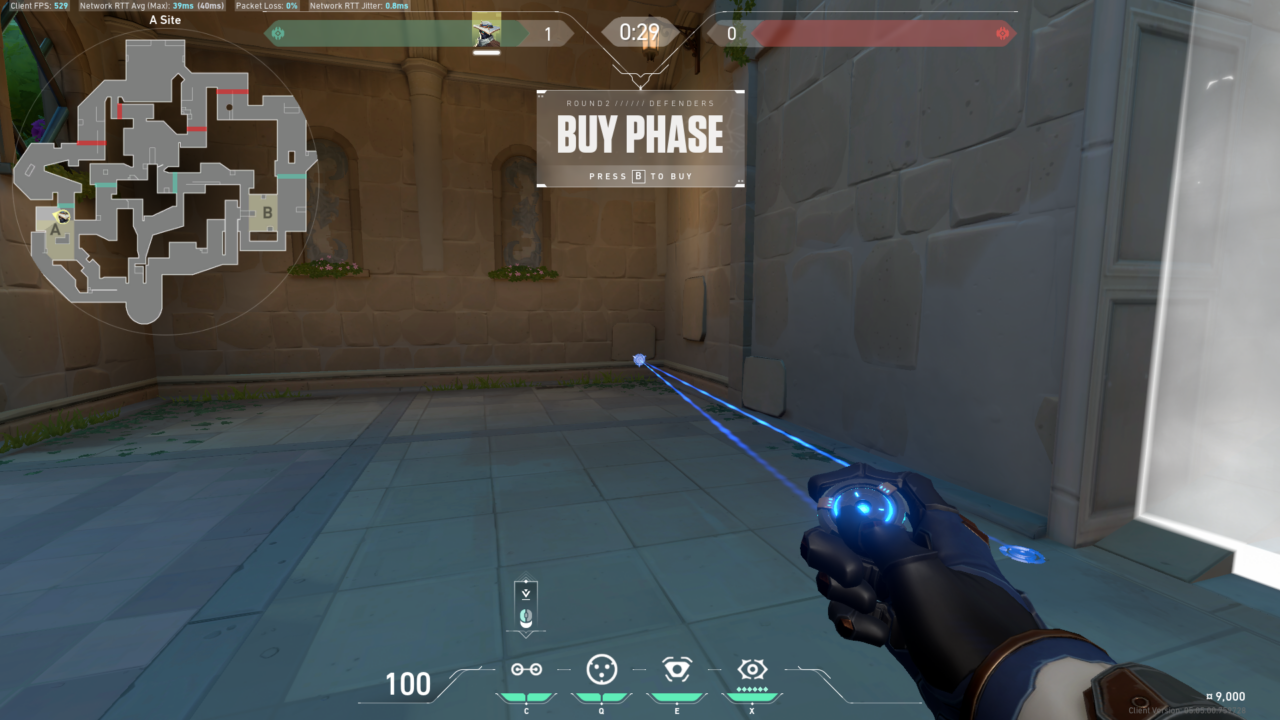Select Cypher's Trapwire ability icon
The image size is (1280, 720).
coord(526,670)
